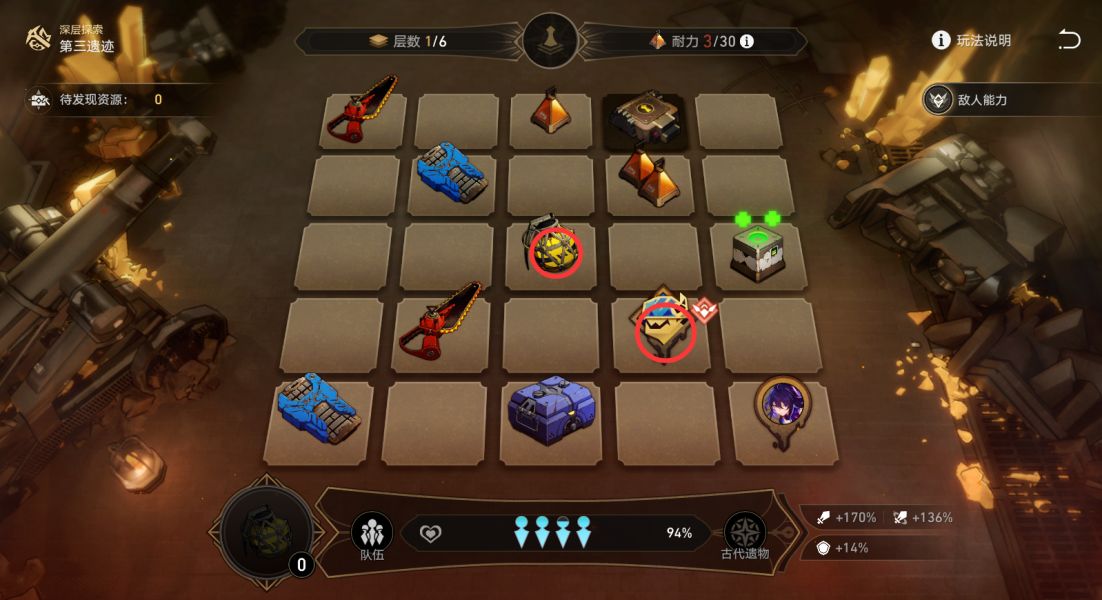
Task: Open the 玩法说明 gameplay instructions
Action: [971, 41]
